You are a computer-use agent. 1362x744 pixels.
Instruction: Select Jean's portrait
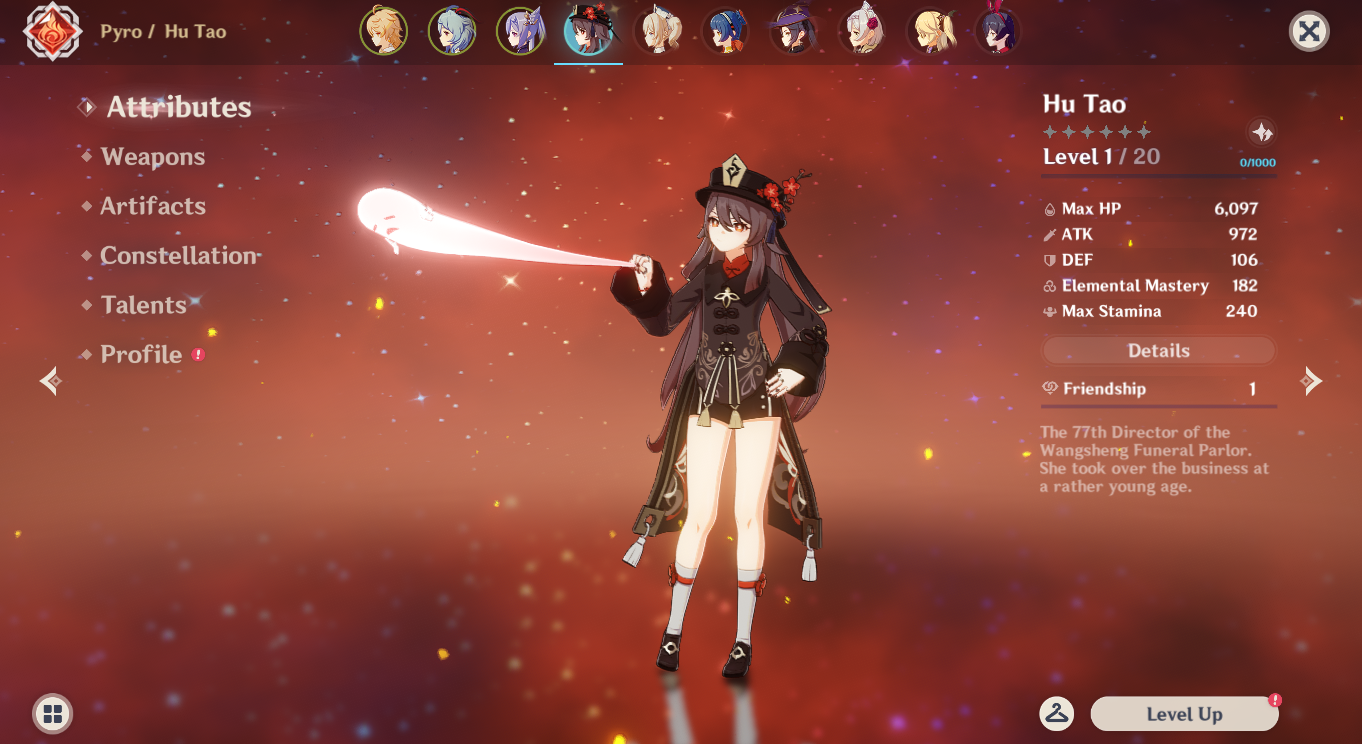point(657,31)
